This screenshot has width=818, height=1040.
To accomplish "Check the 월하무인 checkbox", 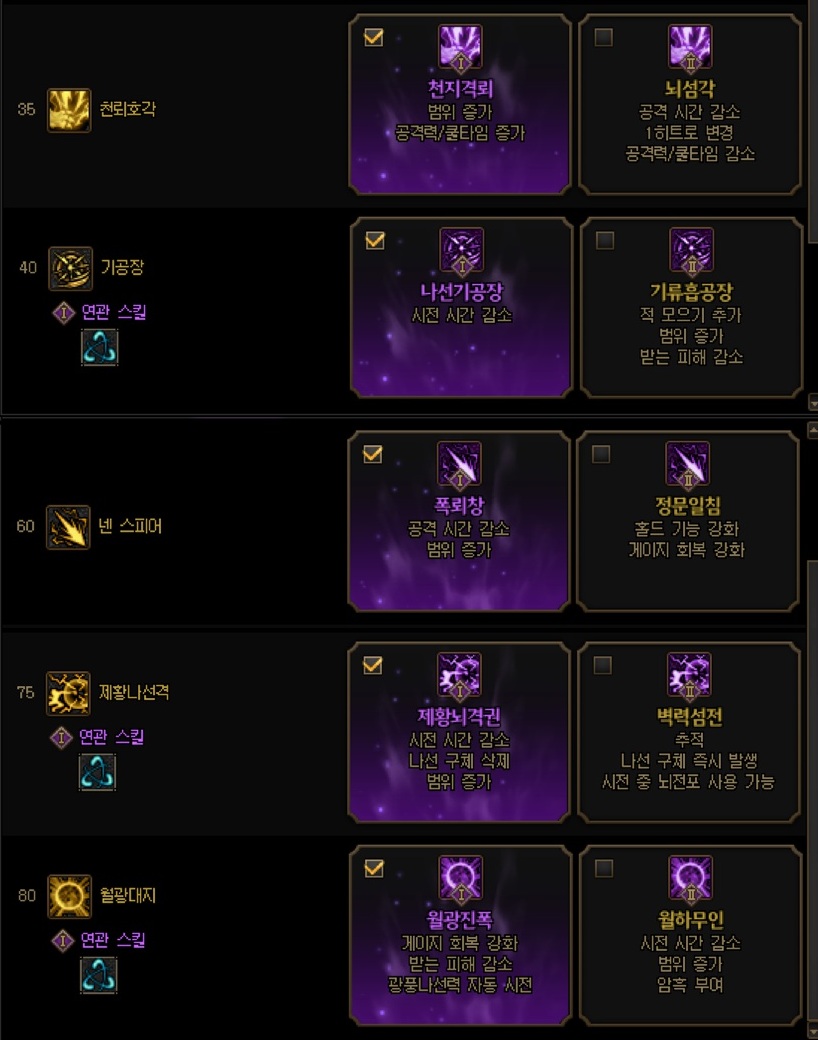I will coord(603,868).
